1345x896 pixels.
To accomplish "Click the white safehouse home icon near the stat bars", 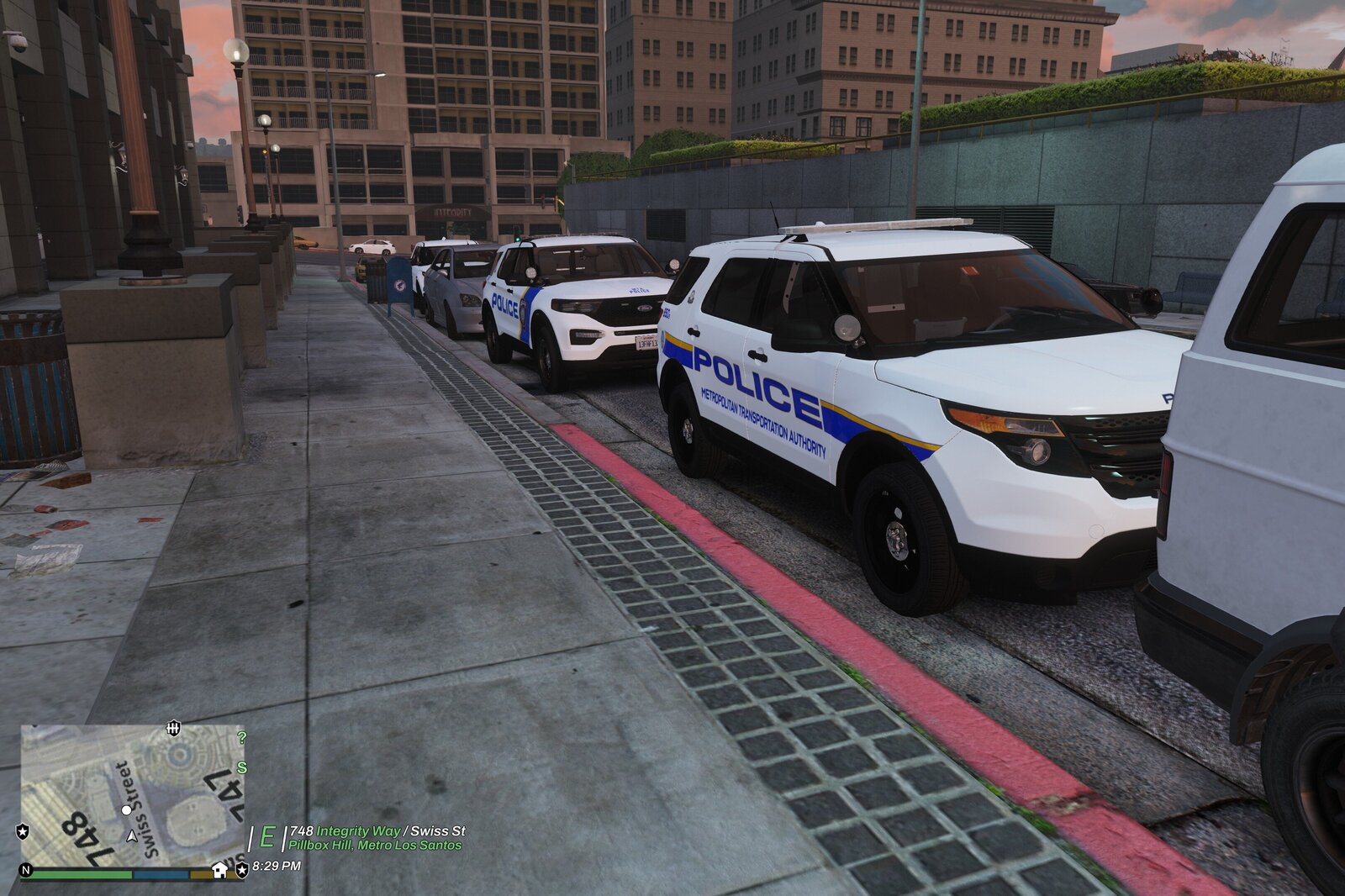I will coord(219,869).
